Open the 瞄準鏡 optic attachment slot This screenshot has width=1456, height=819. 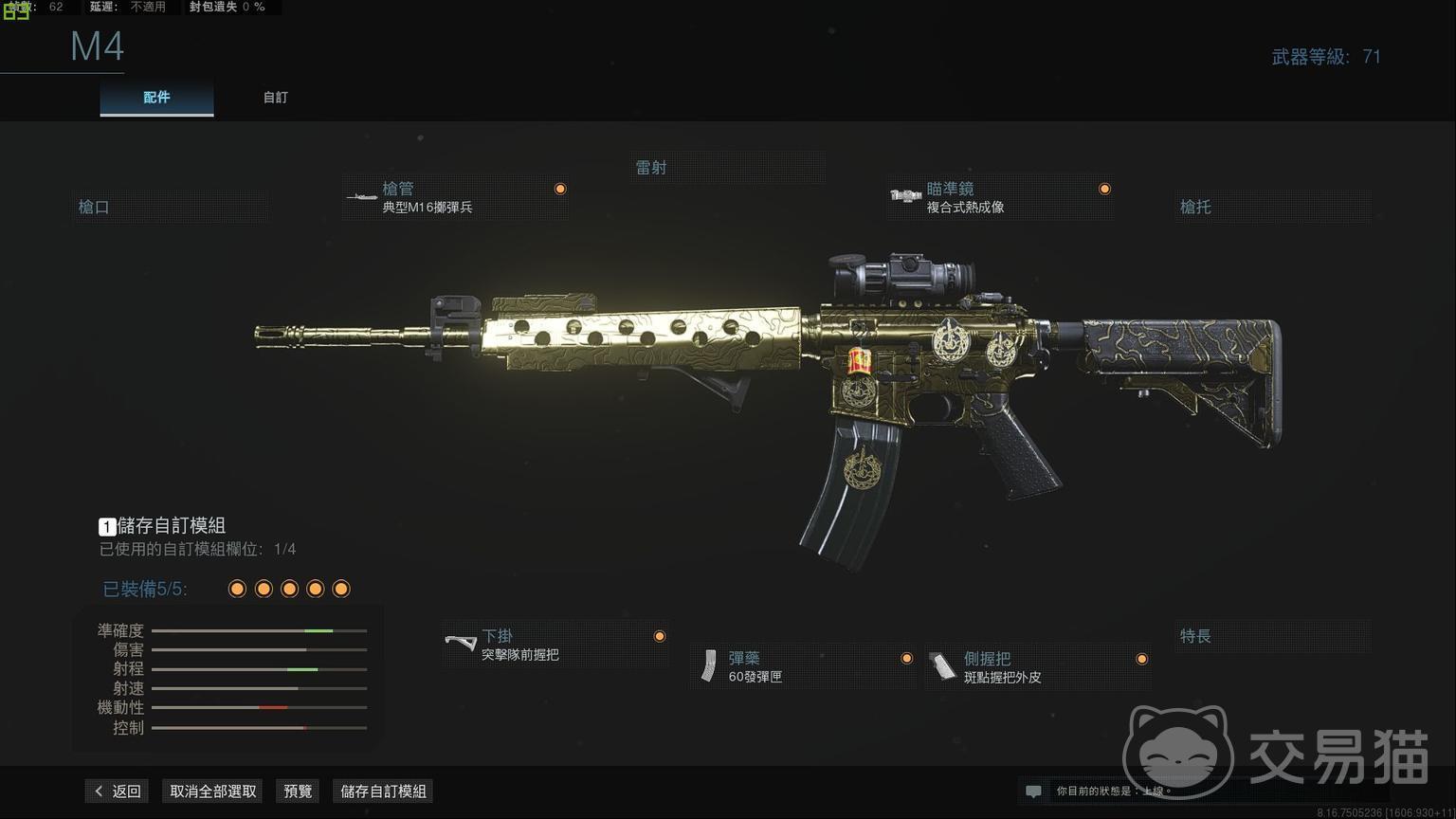pos(999,198)
